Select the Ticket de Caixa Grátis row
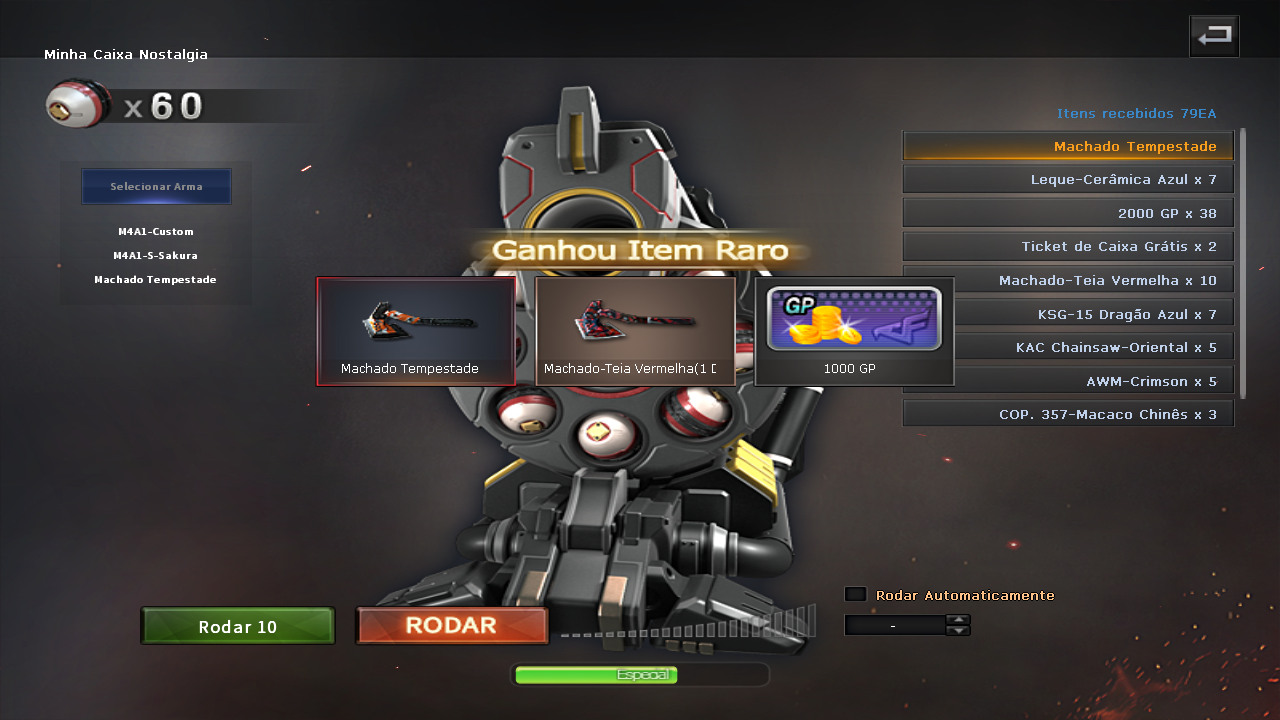 (x=1068, y=246)
